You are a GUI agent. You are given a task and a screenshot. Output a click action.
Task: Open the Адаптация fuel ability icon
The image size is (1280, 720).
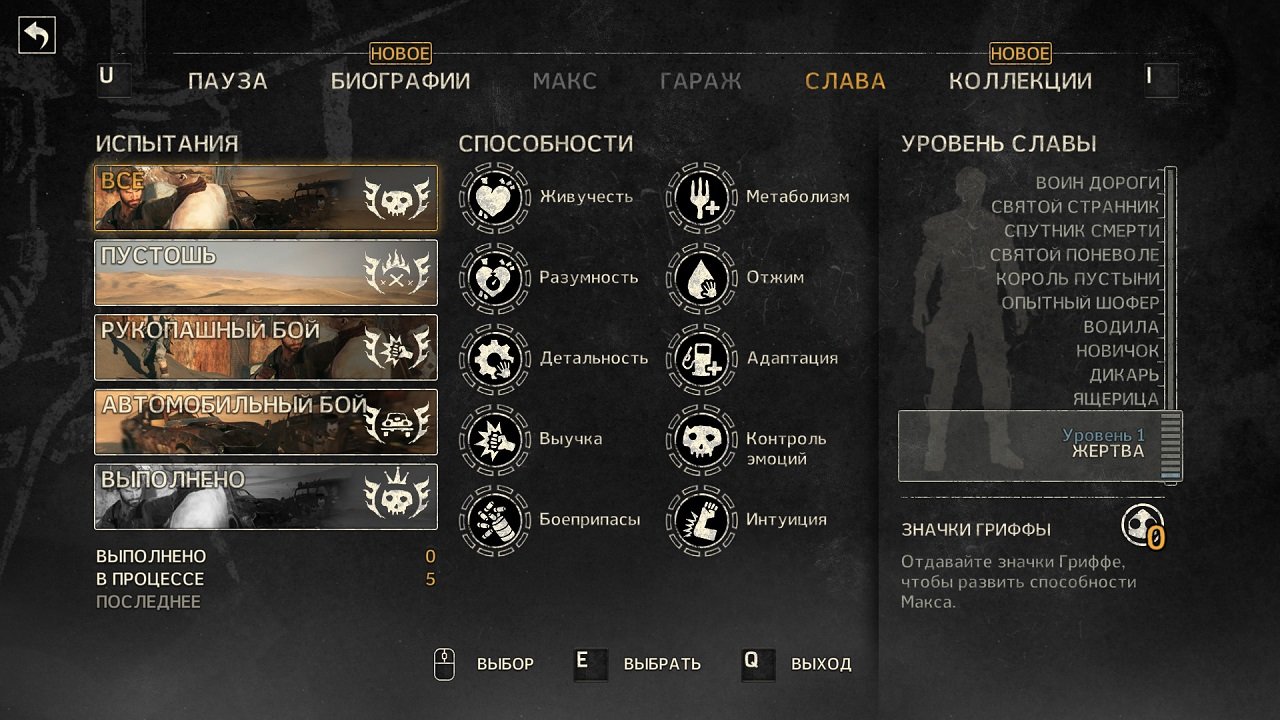pyautogui.click(x=700, y=358)
